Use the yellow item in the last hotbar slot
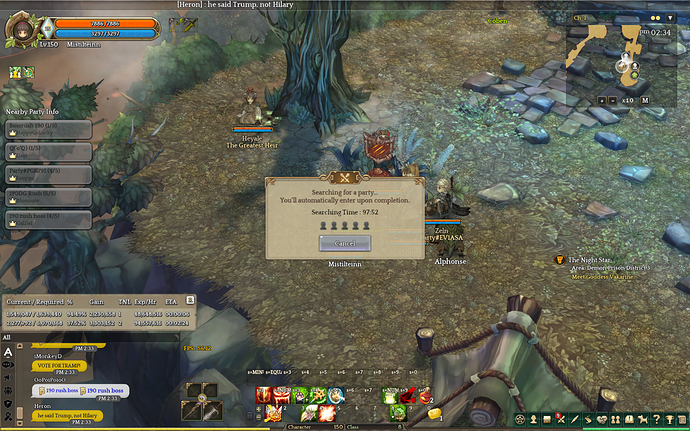The image size is (690, 431). 435,412
